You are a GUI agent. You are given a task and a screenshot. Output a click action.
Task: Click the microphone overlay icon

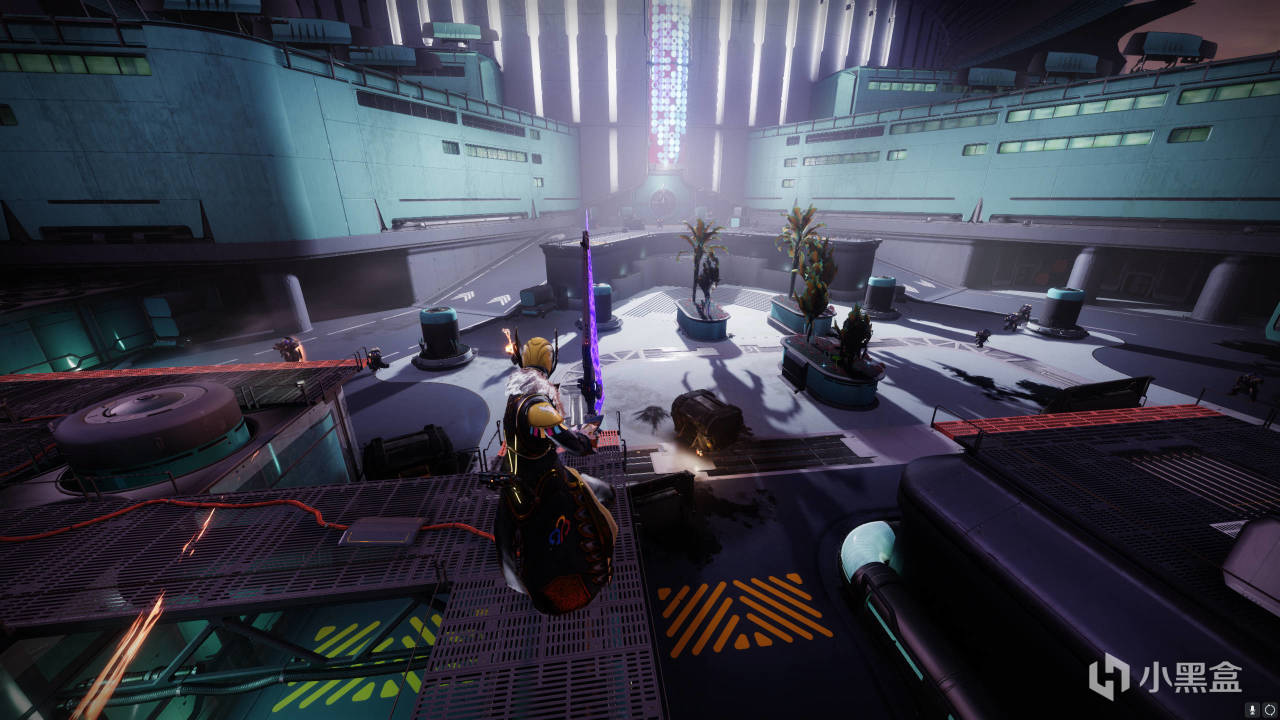[x=1253, y=709]
